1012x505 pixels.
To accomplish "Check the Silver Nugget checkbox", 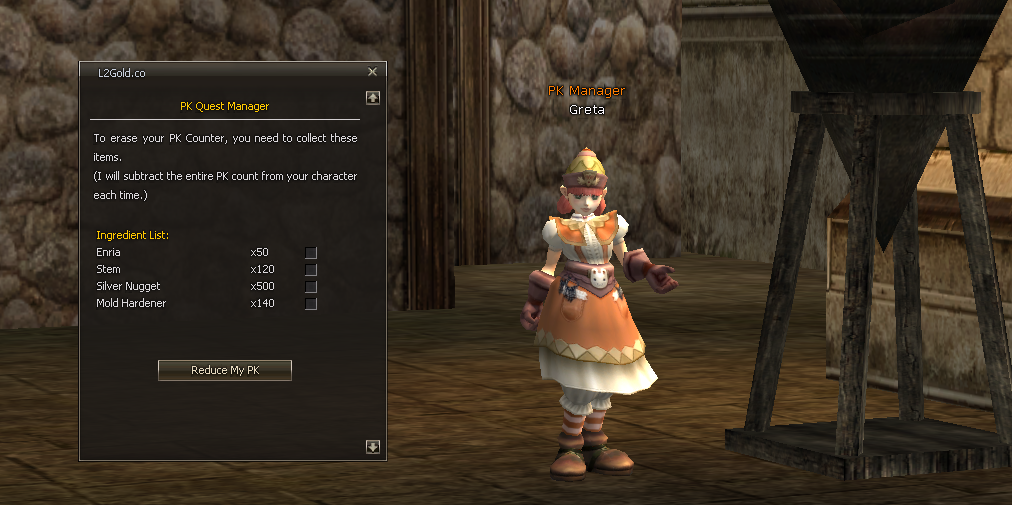I will [311, 286].
